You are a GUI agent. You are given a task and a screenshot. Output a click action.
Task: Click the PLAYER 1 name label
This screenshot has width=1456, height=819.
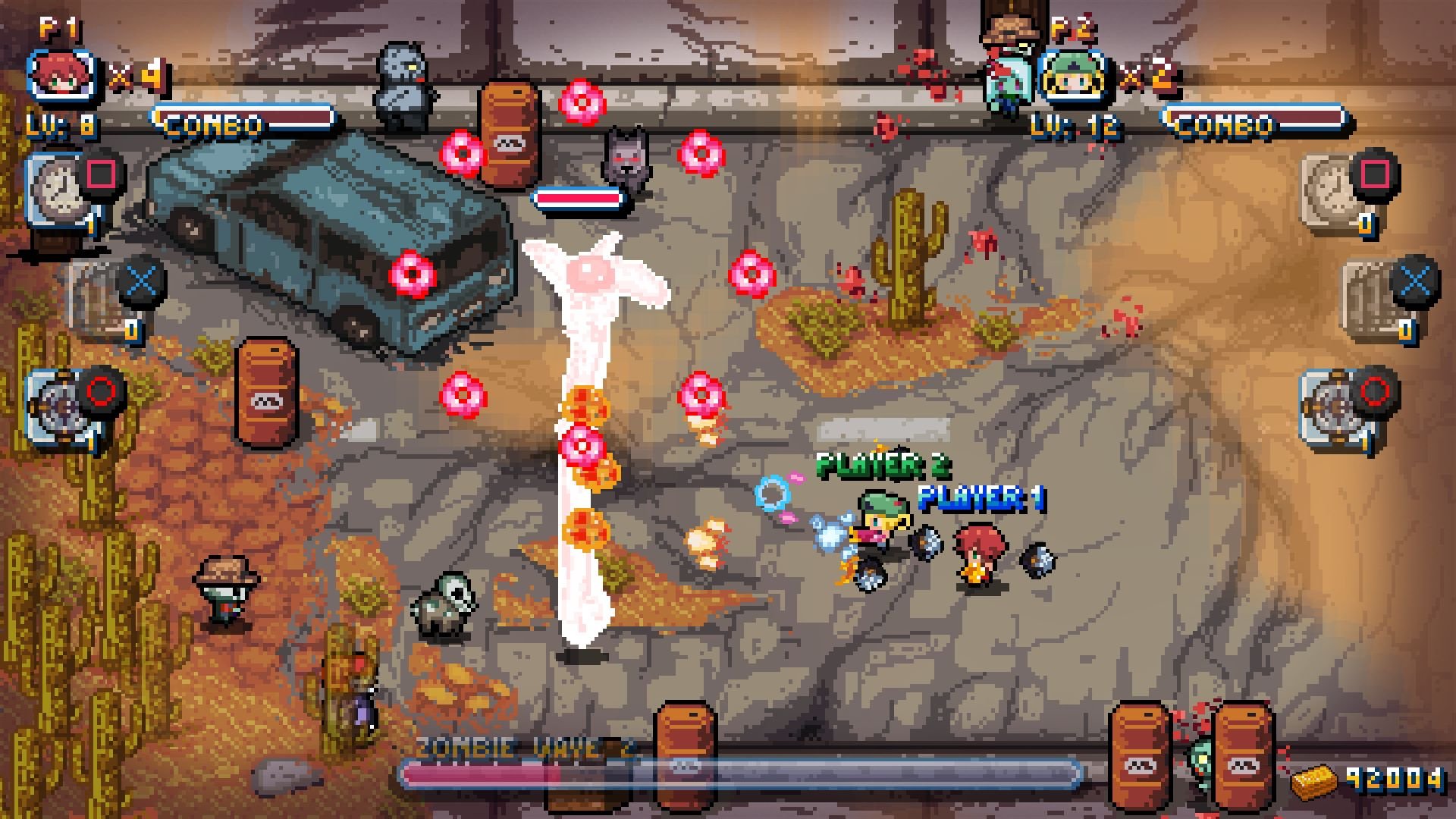tap(982, 499)
